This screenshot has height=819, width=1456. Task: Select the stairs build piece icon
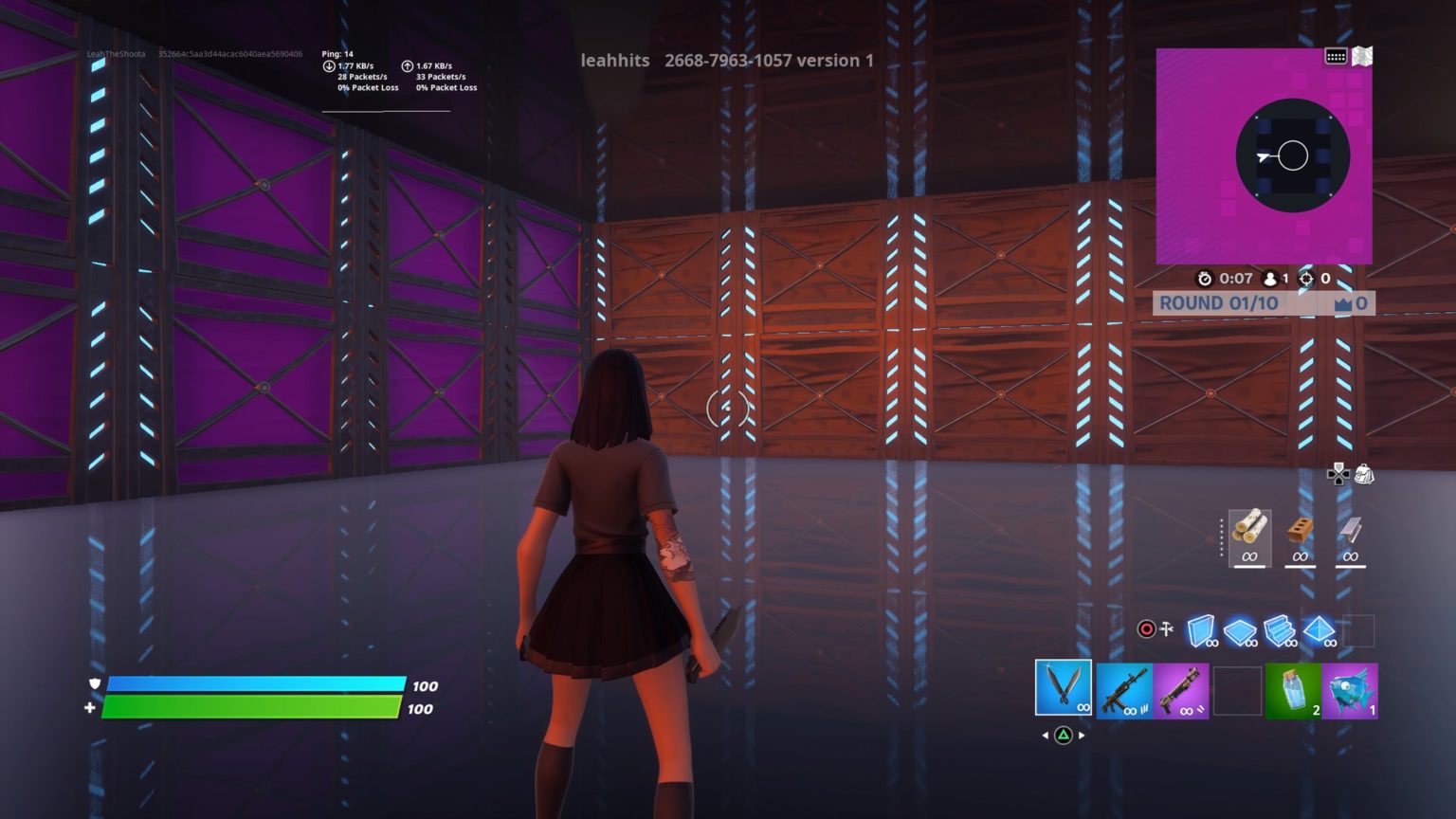pyautogui.click(x=1281, y=629)
